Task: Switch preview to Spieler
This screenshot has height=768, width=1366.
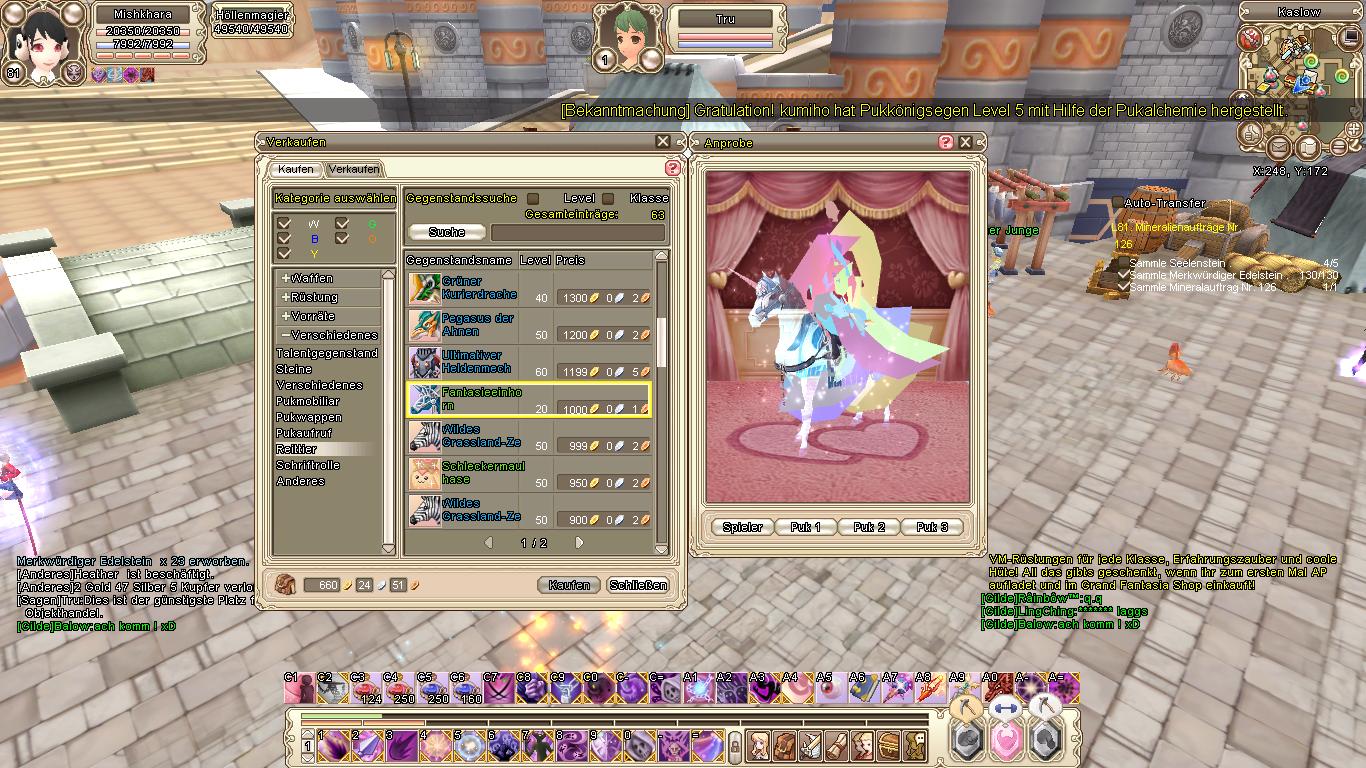Action: [742, 527]
